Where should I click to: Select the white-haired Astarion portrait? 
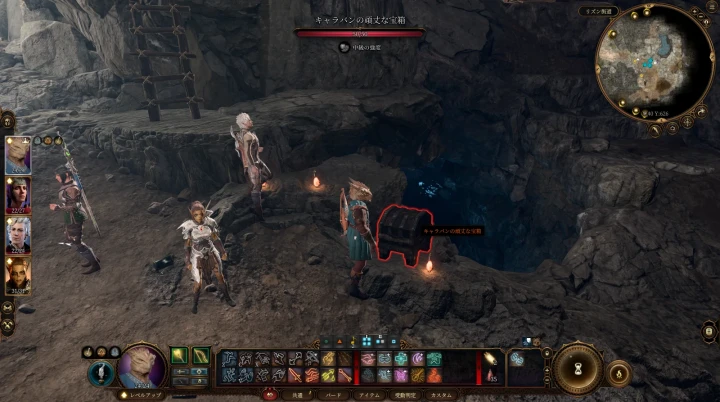[x=18, y=235]
